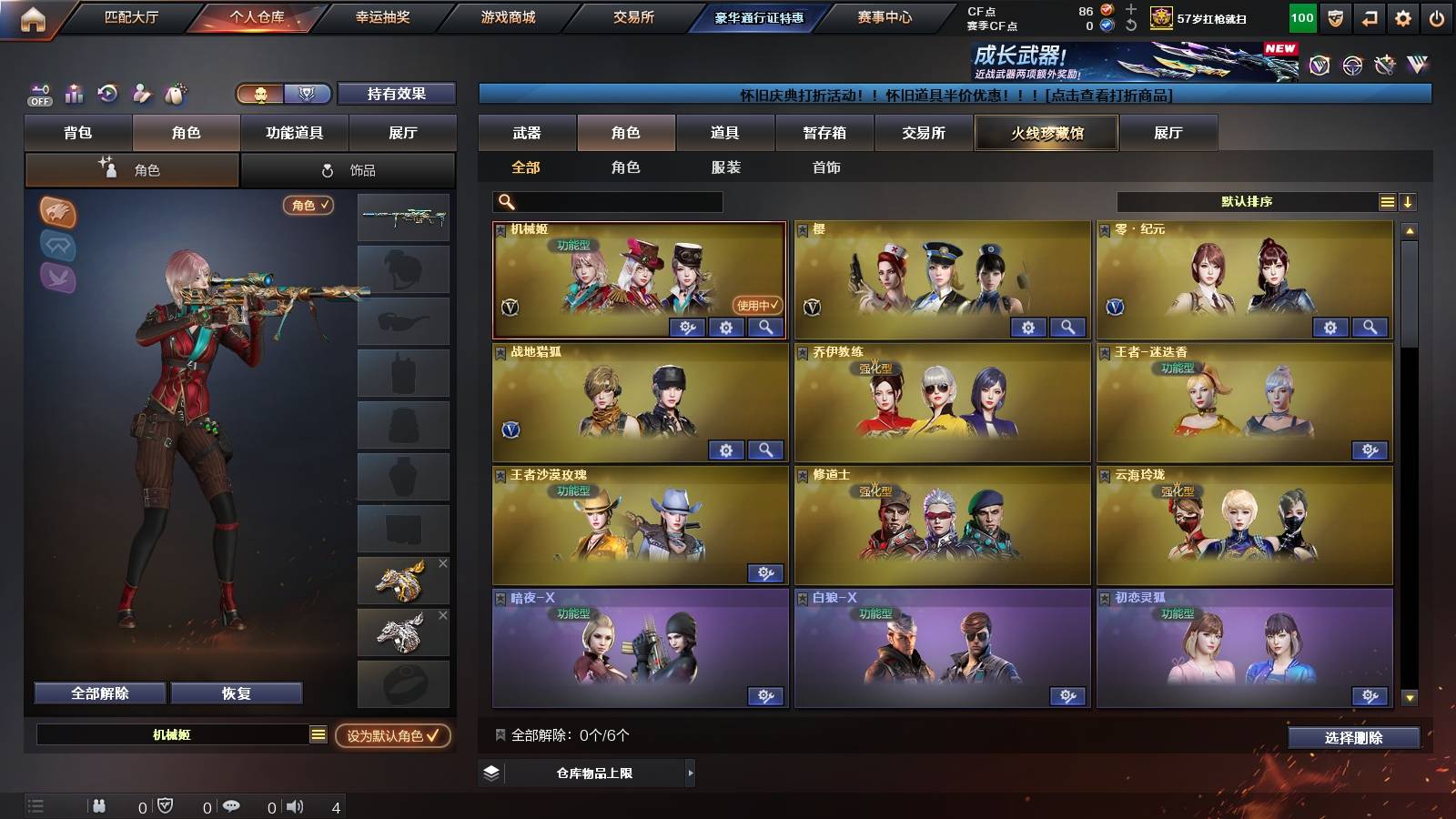Select the pet egg icon in top-left toolbar

click(x=175, y=95)
